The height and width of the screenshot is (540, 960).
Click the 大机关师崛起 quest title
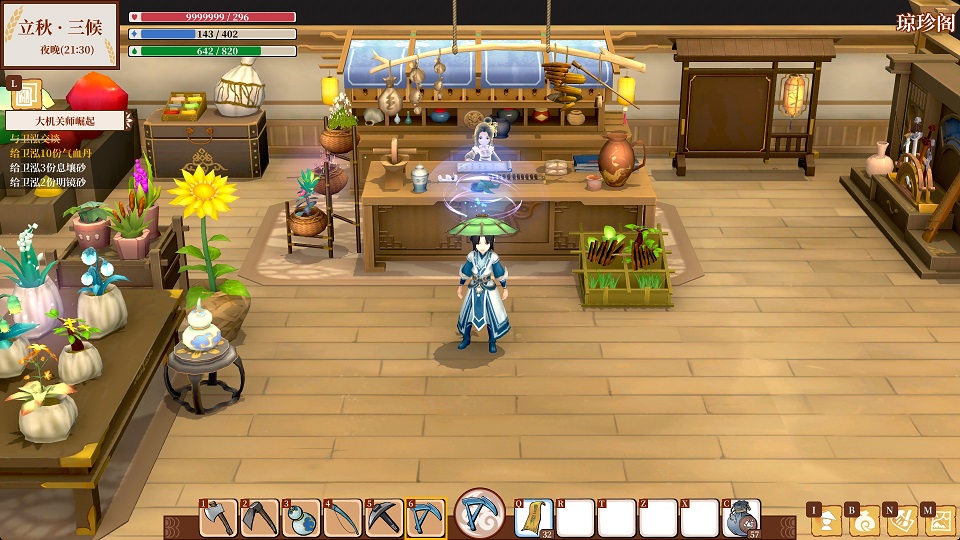pos(64,121)
